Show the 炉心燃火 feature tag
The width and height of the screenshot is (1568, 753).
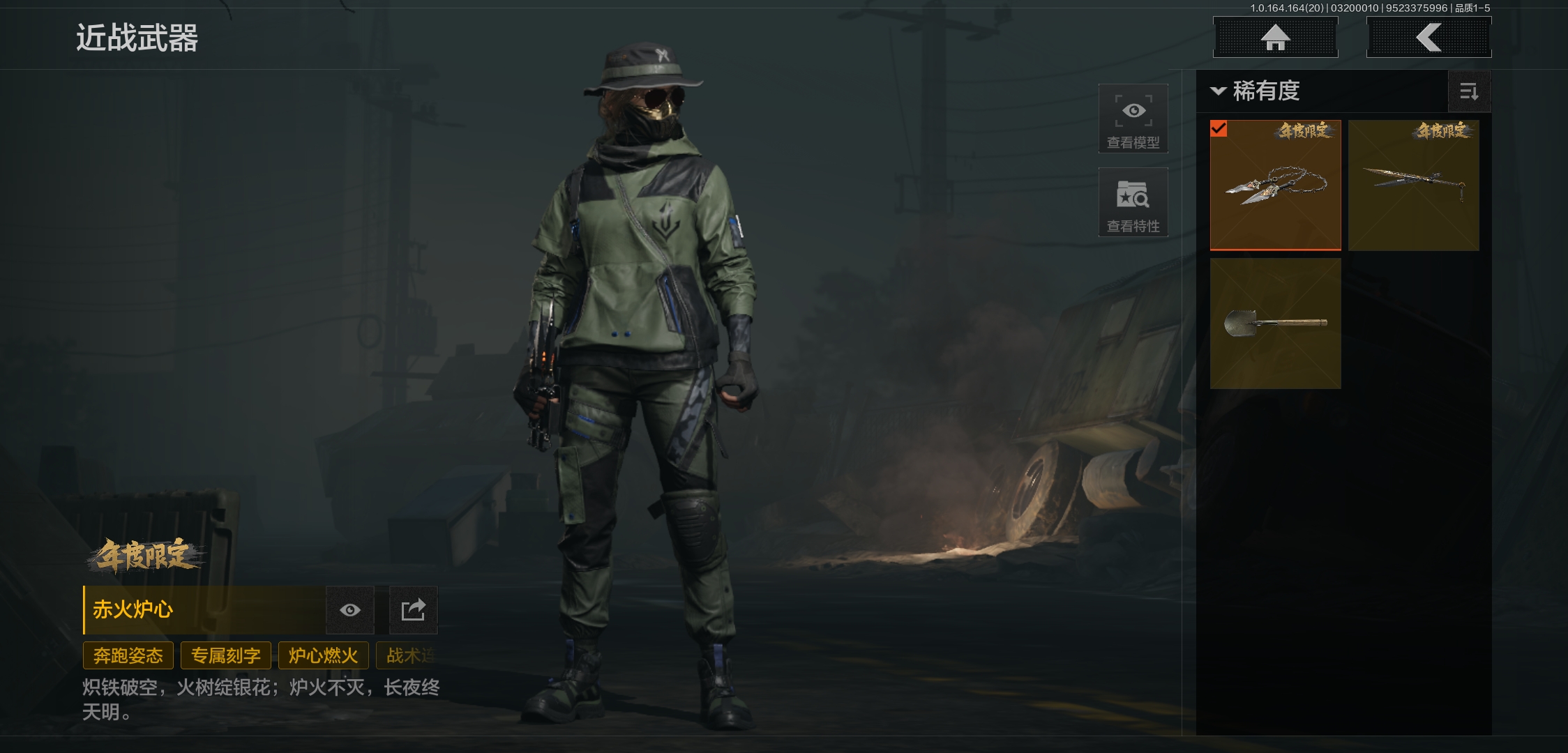(x=323, y=655)
